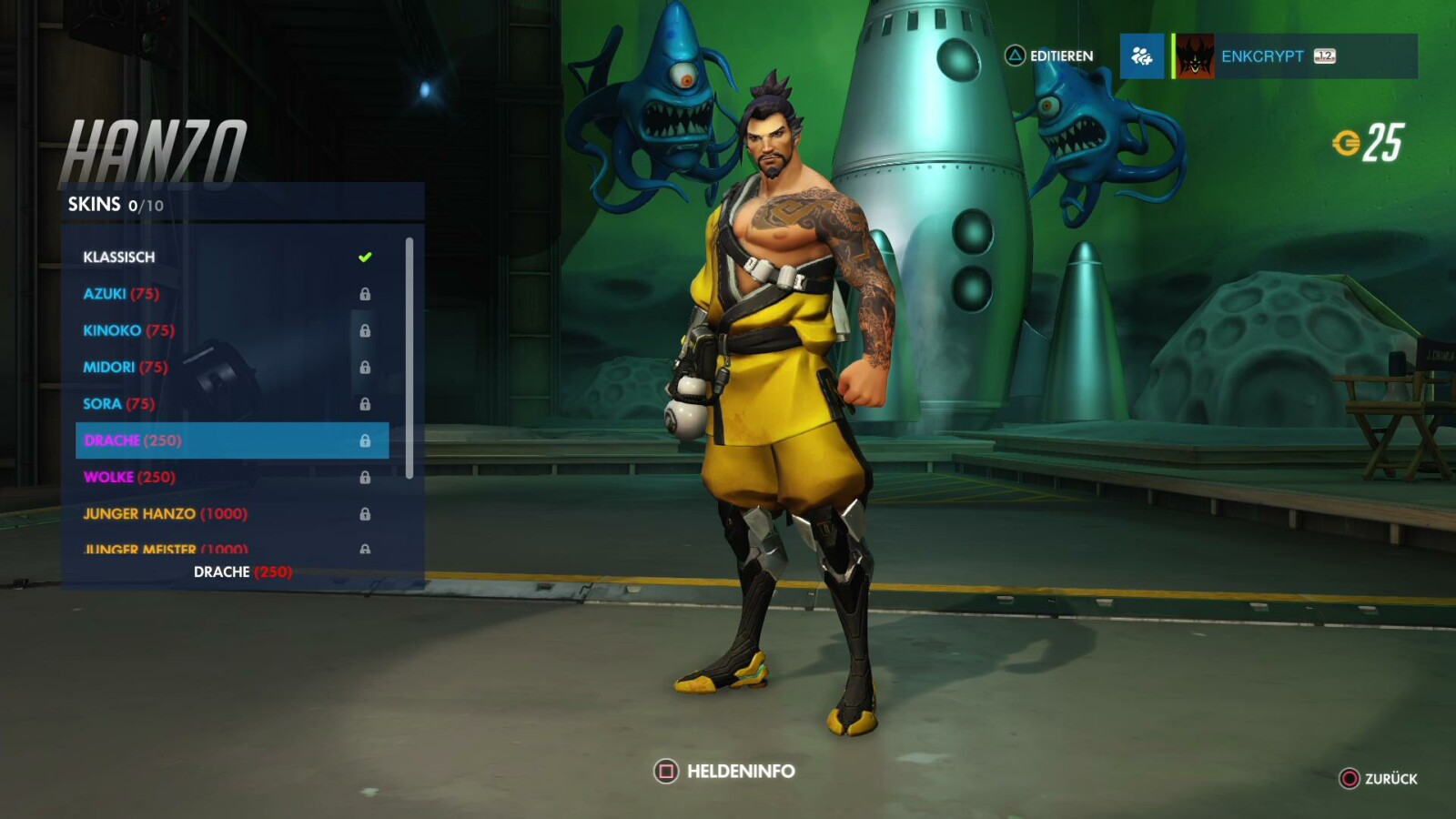Click the square button icon beside HELDENINFO
Image resolution: width=1456 pixels, height=819 pixels.
[665, 770]
